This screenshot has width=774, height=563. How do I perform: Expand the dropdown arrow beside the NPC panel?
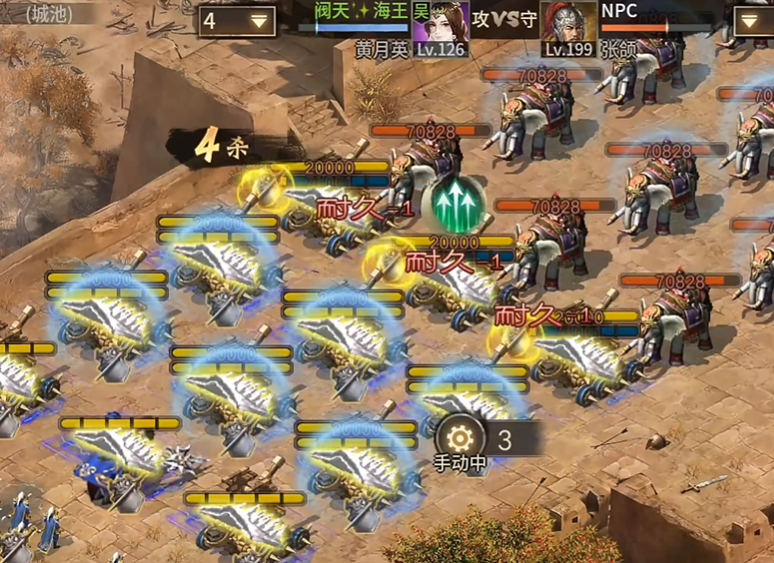753,22
